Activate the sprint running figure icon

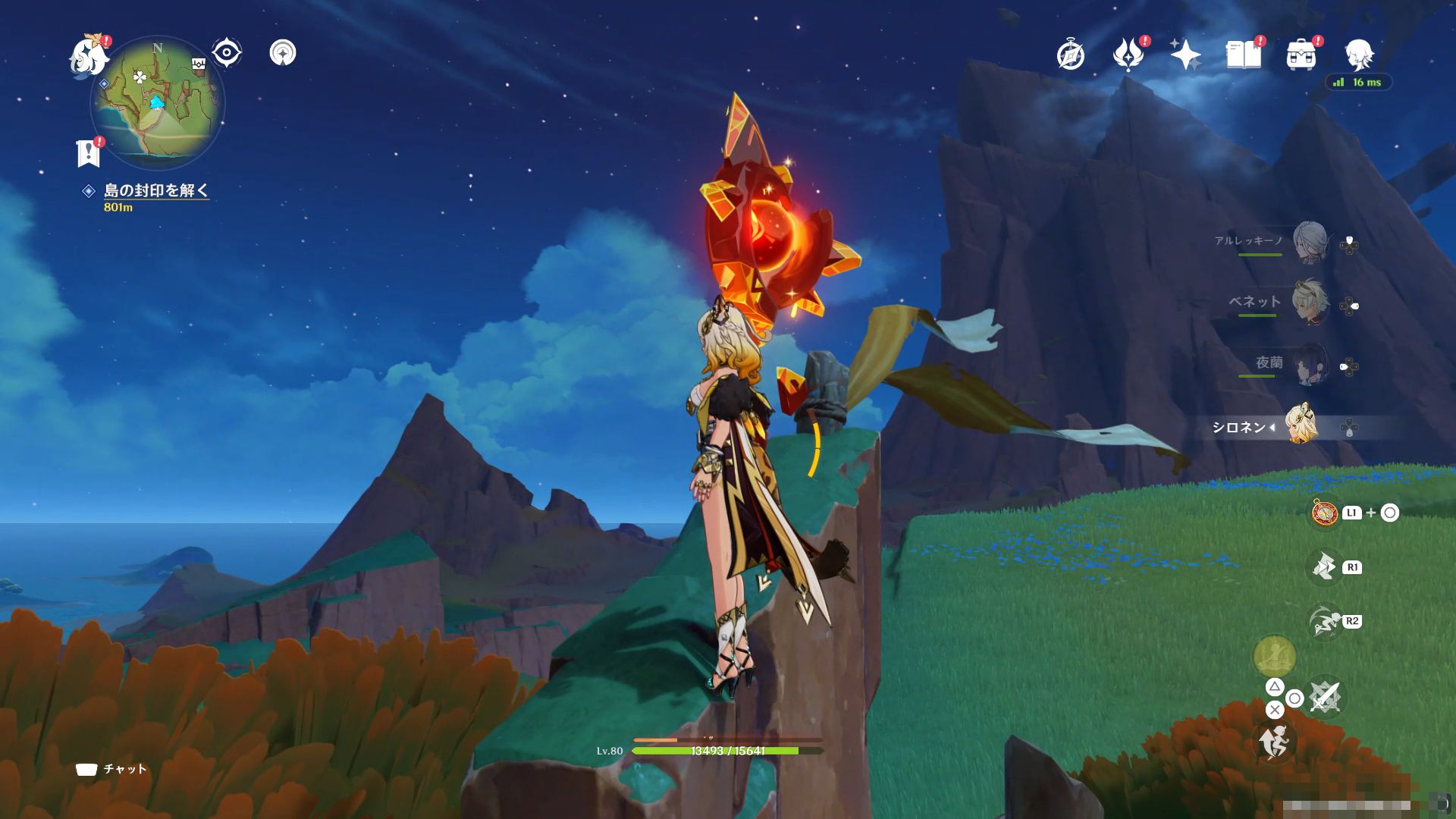pos(1275,741)
